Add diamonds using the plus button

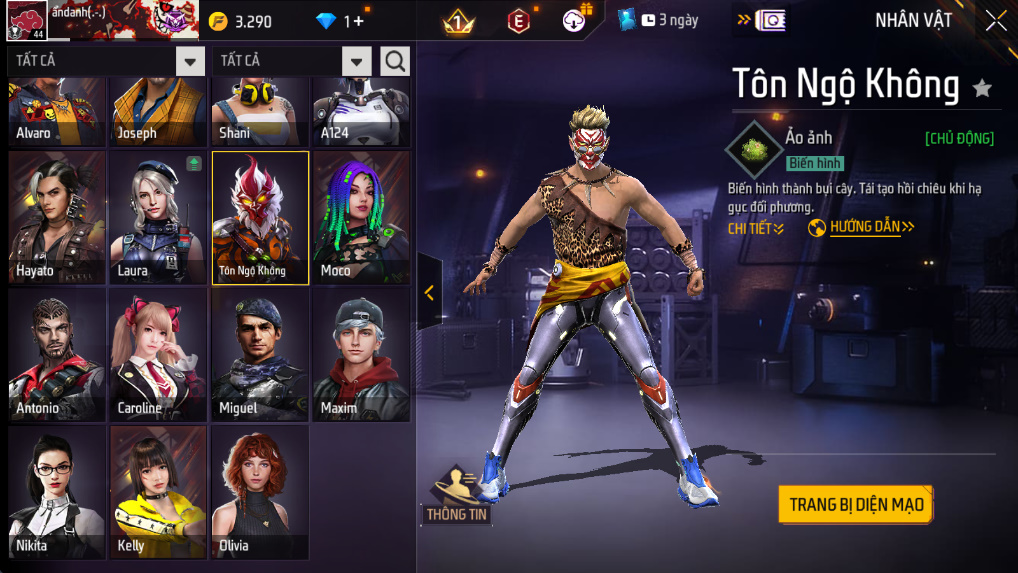pyautogui.click(x=359, y=21)
